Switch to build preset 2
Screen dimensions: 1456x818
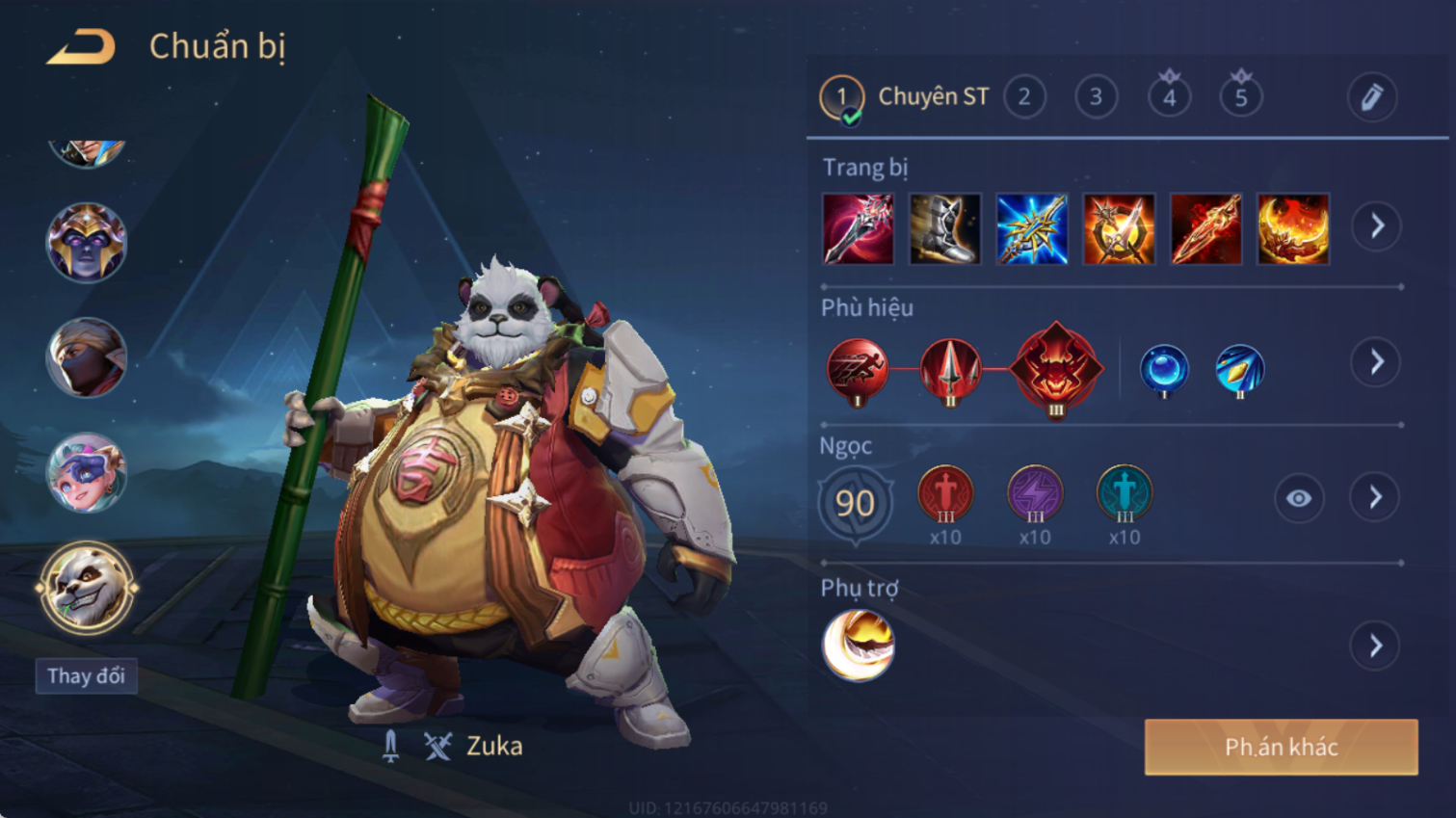coord(1024,97)
